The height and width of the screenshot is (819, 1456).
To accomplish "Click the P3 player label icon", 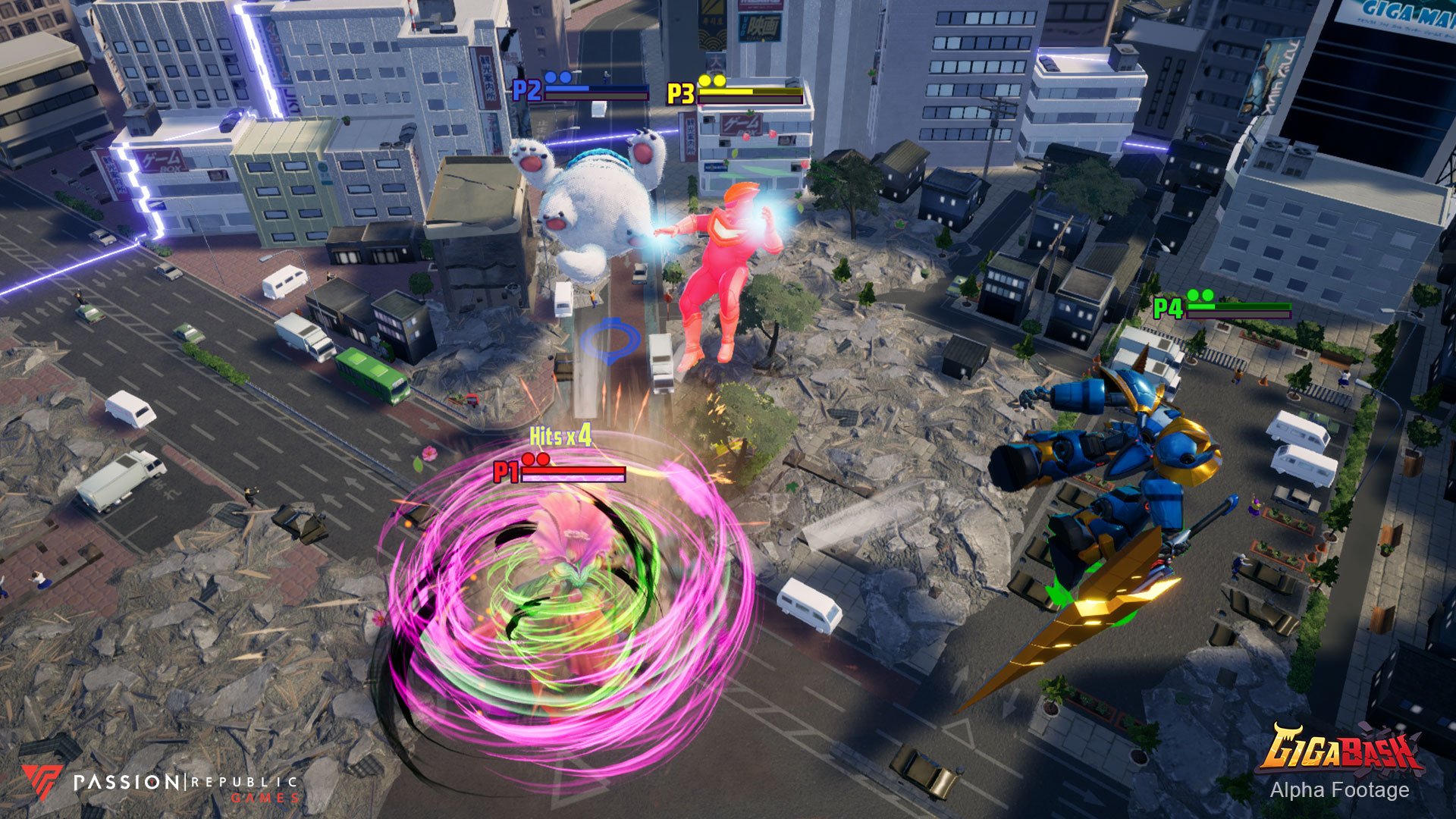I will point(681,92).
